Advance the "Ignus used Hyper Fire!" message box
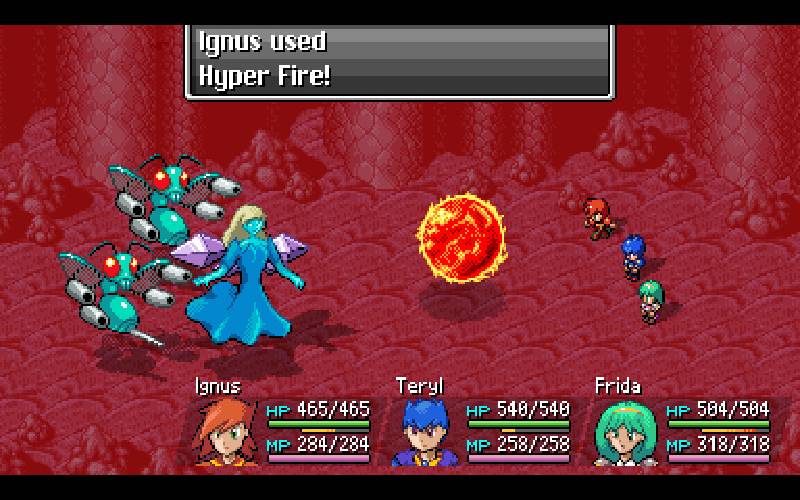Viewport: 800px width, 500px height. tap(398, 60)
